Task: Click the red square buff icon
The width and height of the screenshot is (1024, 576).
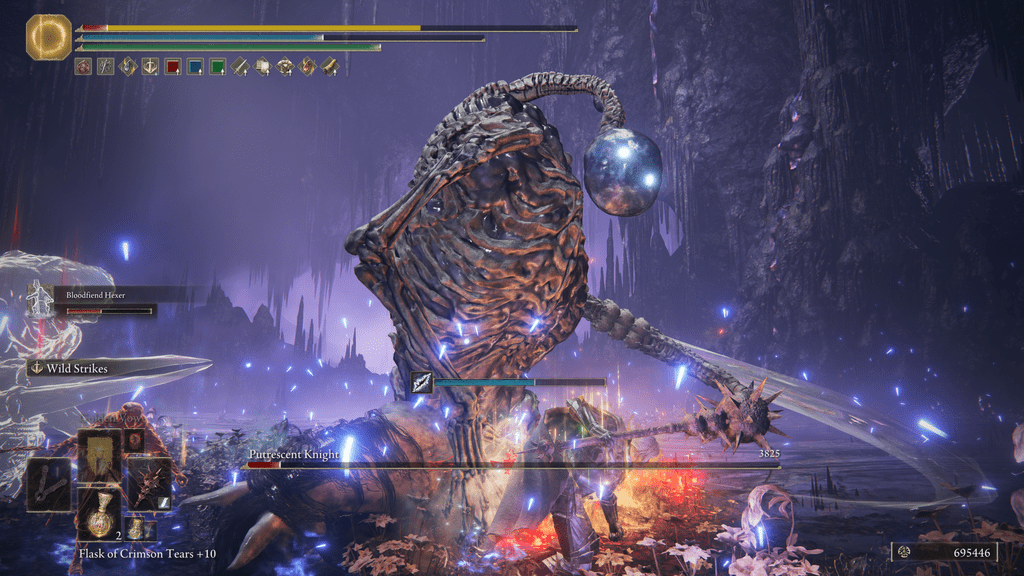Action: (x=172, y=67)
